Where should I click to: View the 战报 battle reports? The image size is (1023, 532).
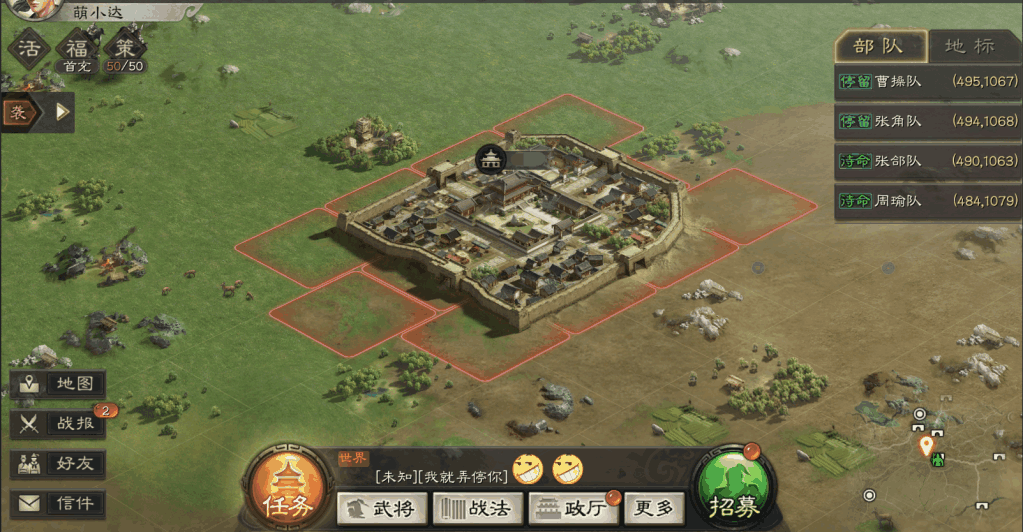coord(58,424)
